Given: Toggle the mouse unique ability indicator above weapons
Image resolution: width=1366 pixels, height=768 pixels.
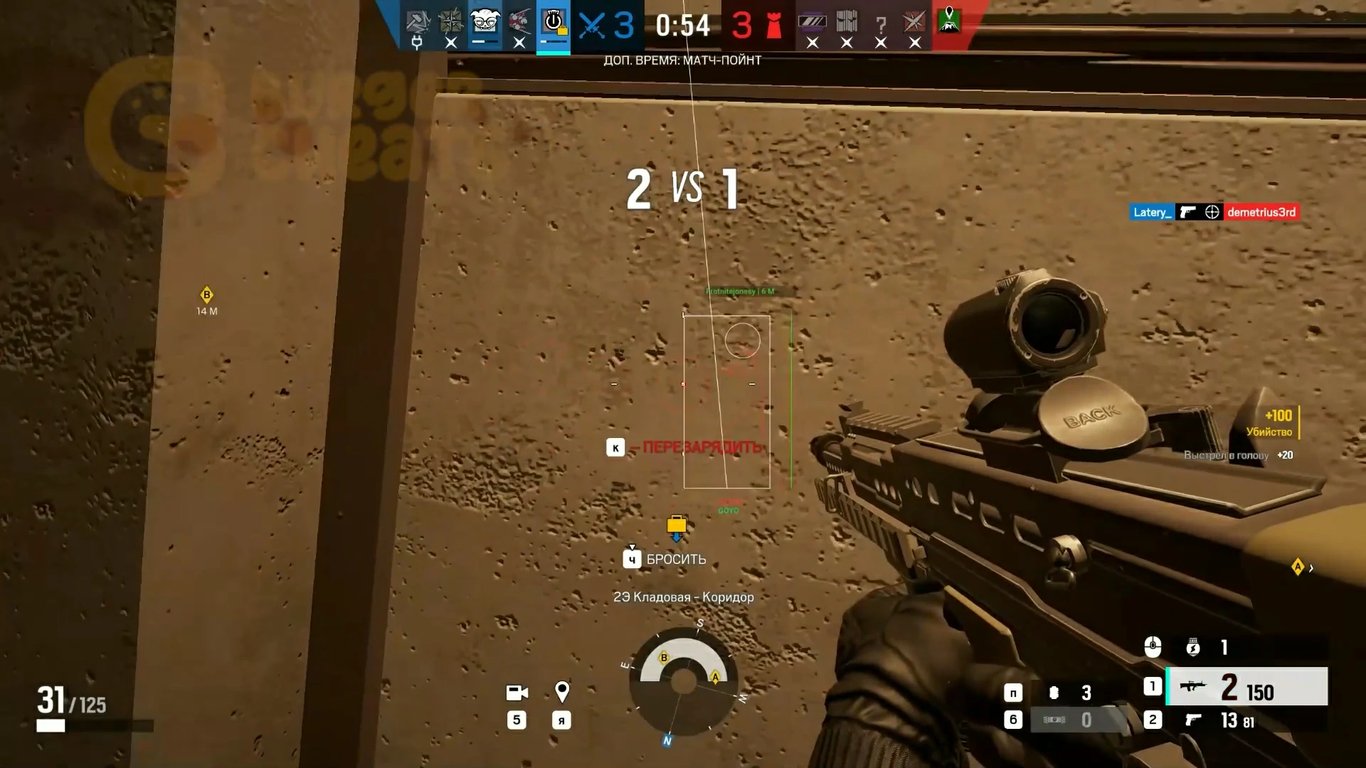Looking at the screenshot, I should (x=1154, y=647).
